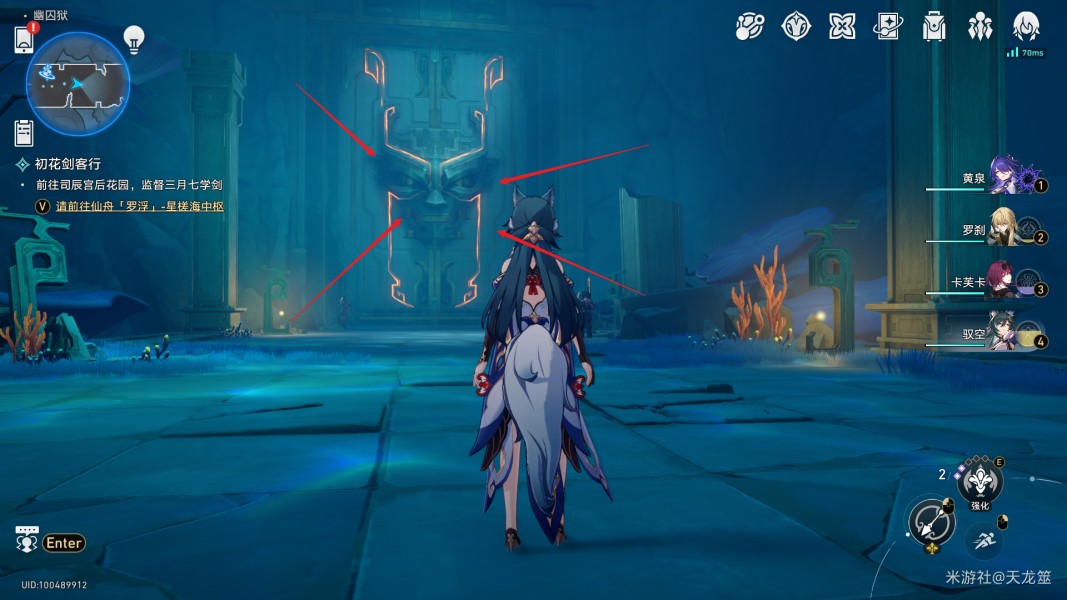Open the phone menu with red alert
The height and width of the screenshot is (600, 1067).
click(x=25, y=40)
